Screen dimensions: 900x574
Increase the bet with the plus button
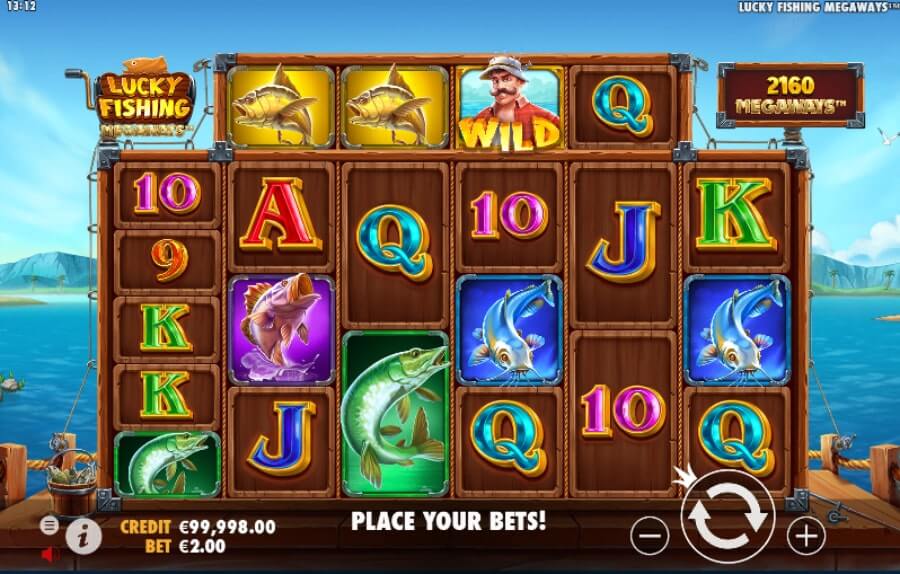[805, 537]
